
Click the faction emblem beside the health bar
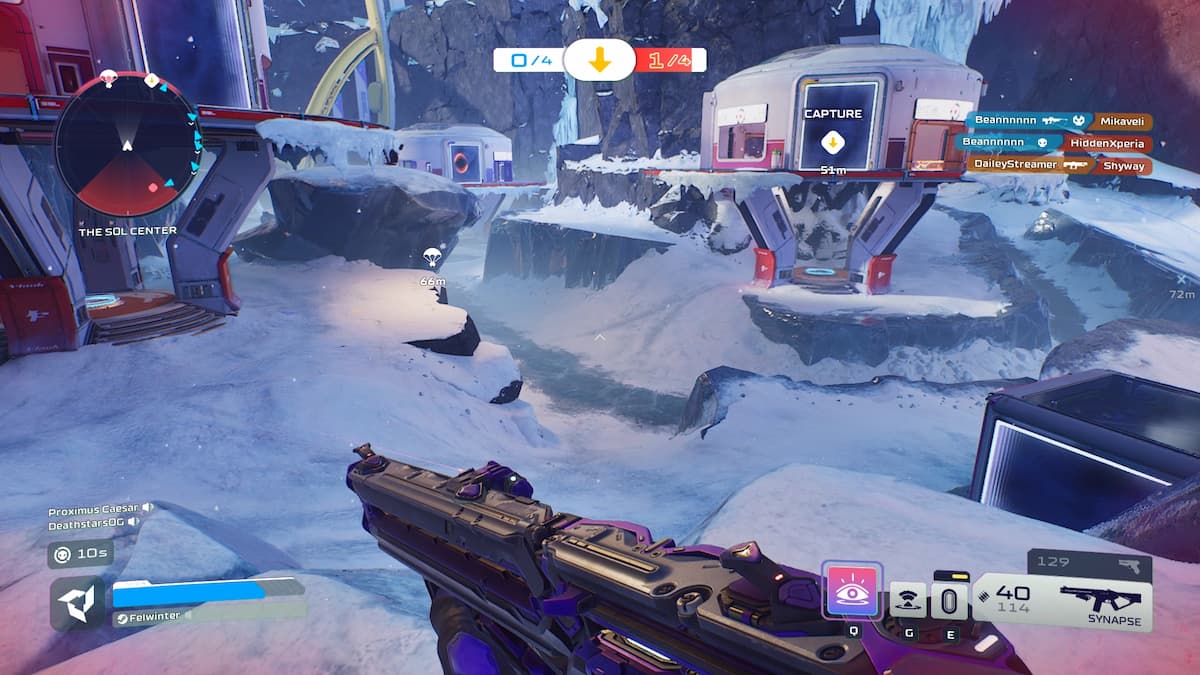tap(78, 602)
